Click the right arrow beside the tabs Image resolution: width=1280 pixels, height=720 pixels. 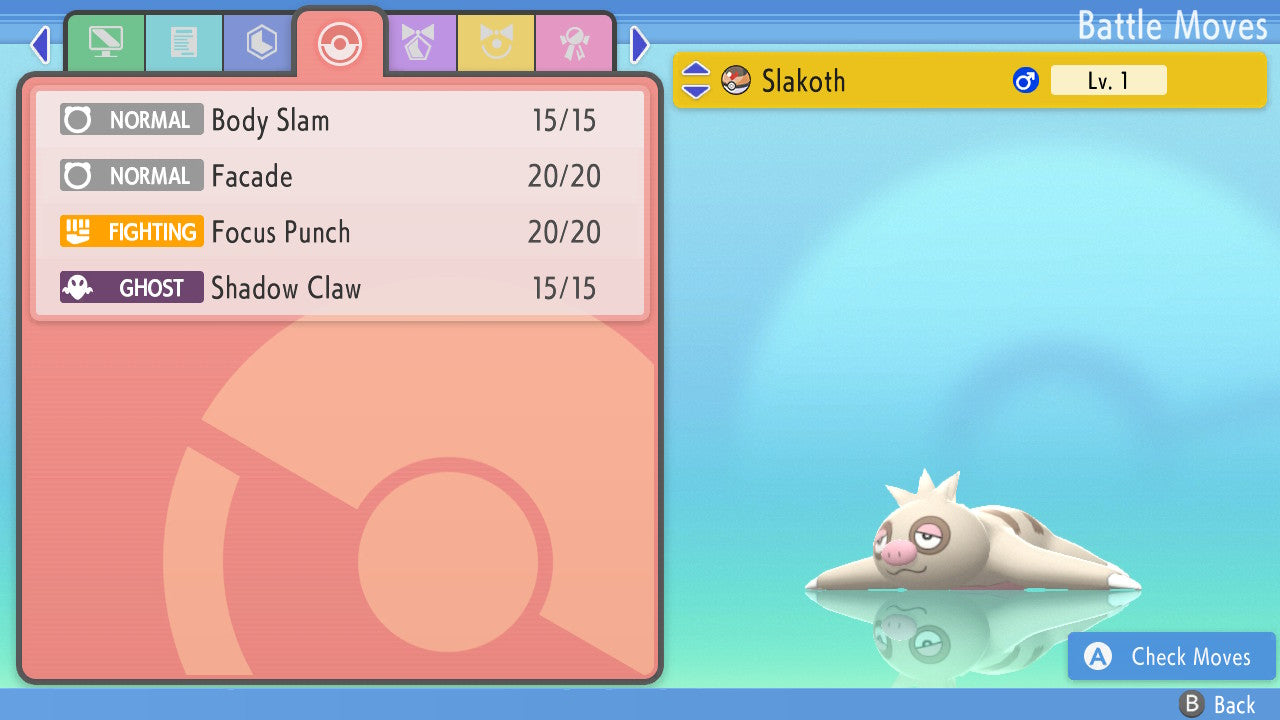[640, 44]
